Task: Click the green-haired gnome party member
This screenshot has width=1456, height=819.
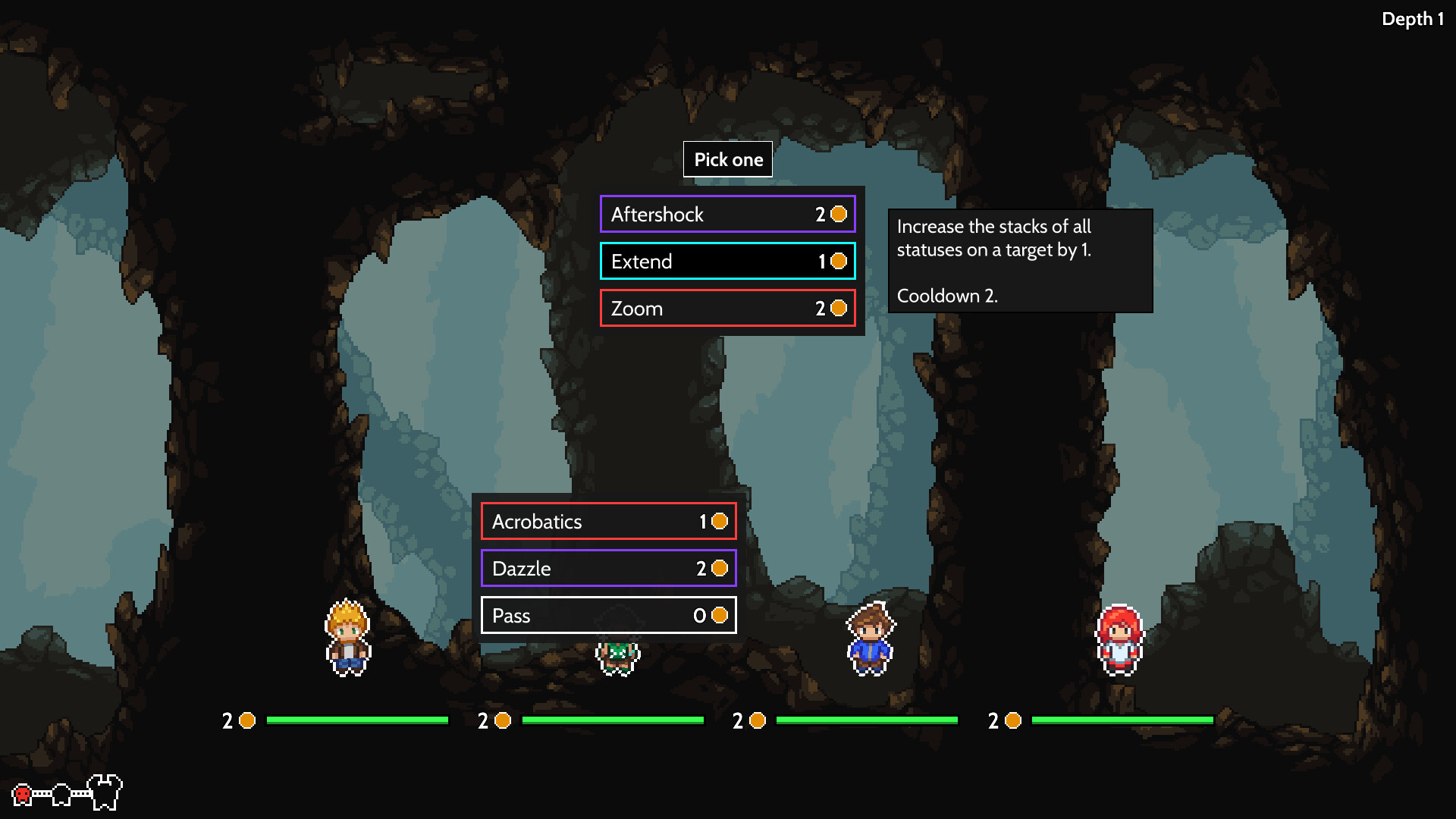Action: 618,654
